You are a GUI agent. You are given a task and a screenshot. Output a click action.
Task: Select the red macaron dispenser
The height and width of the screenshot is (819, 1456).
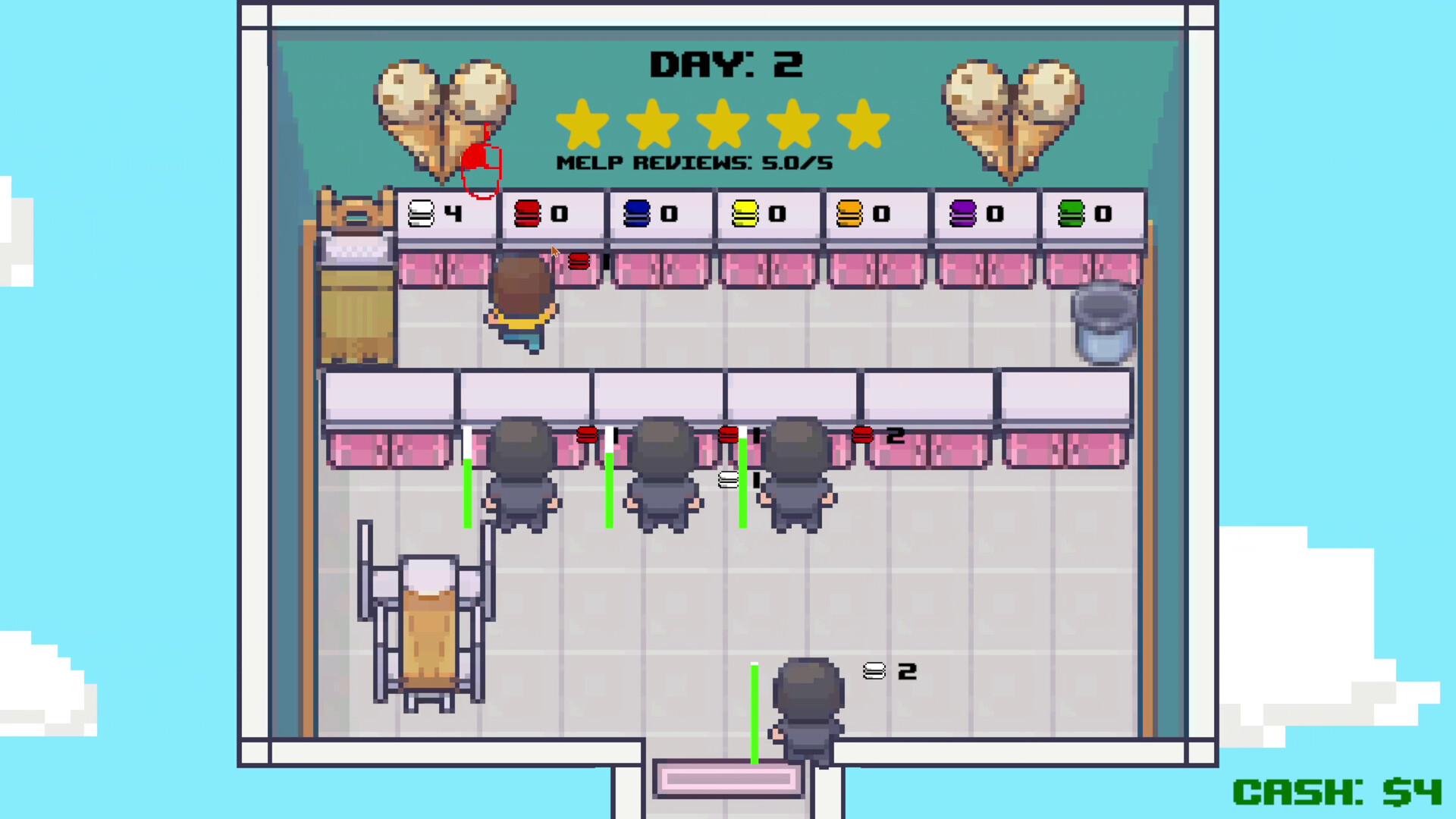(551, 215)
